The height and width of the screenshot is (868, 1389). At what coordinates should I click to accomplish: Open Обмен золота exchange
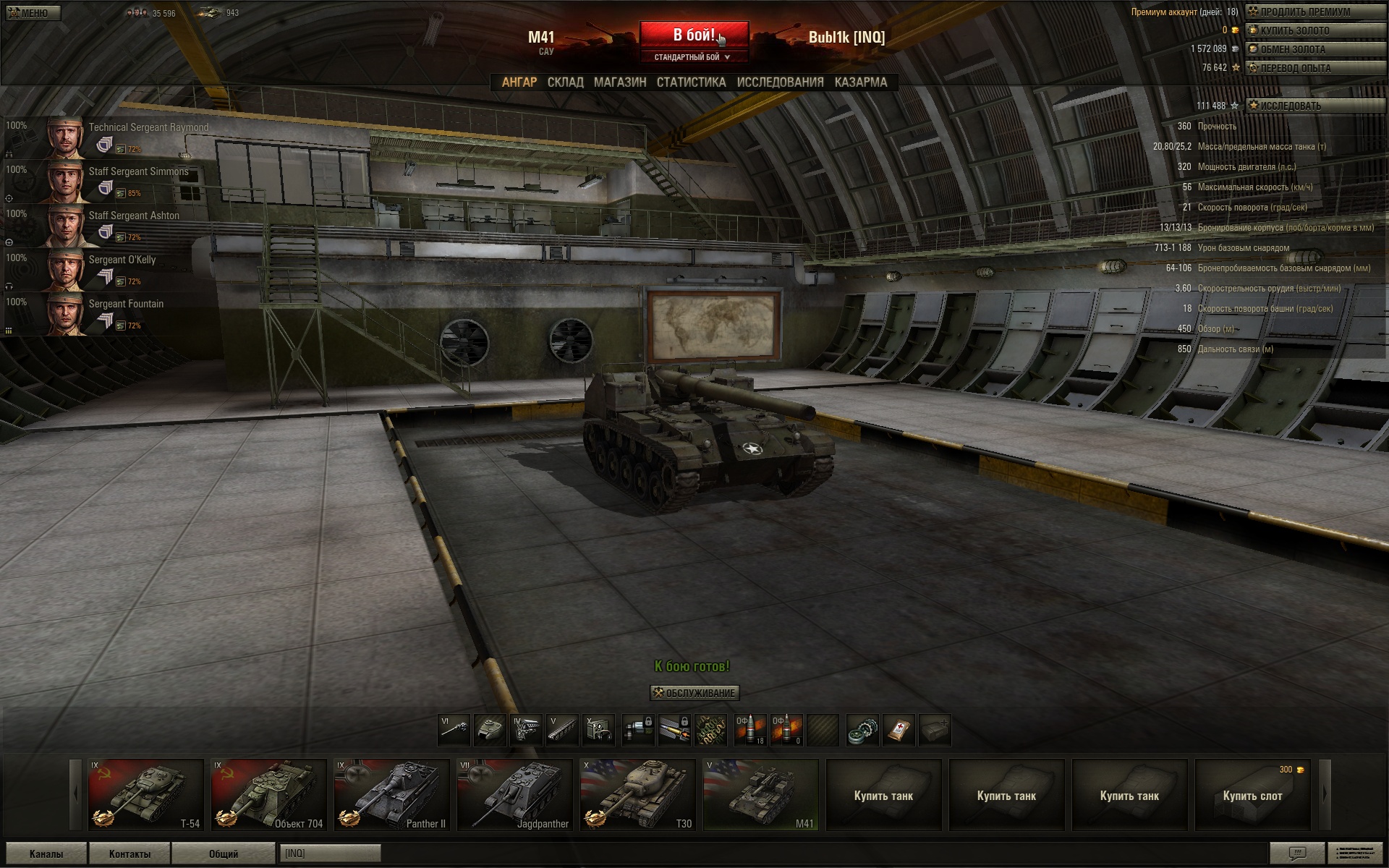click(1314, 49)
